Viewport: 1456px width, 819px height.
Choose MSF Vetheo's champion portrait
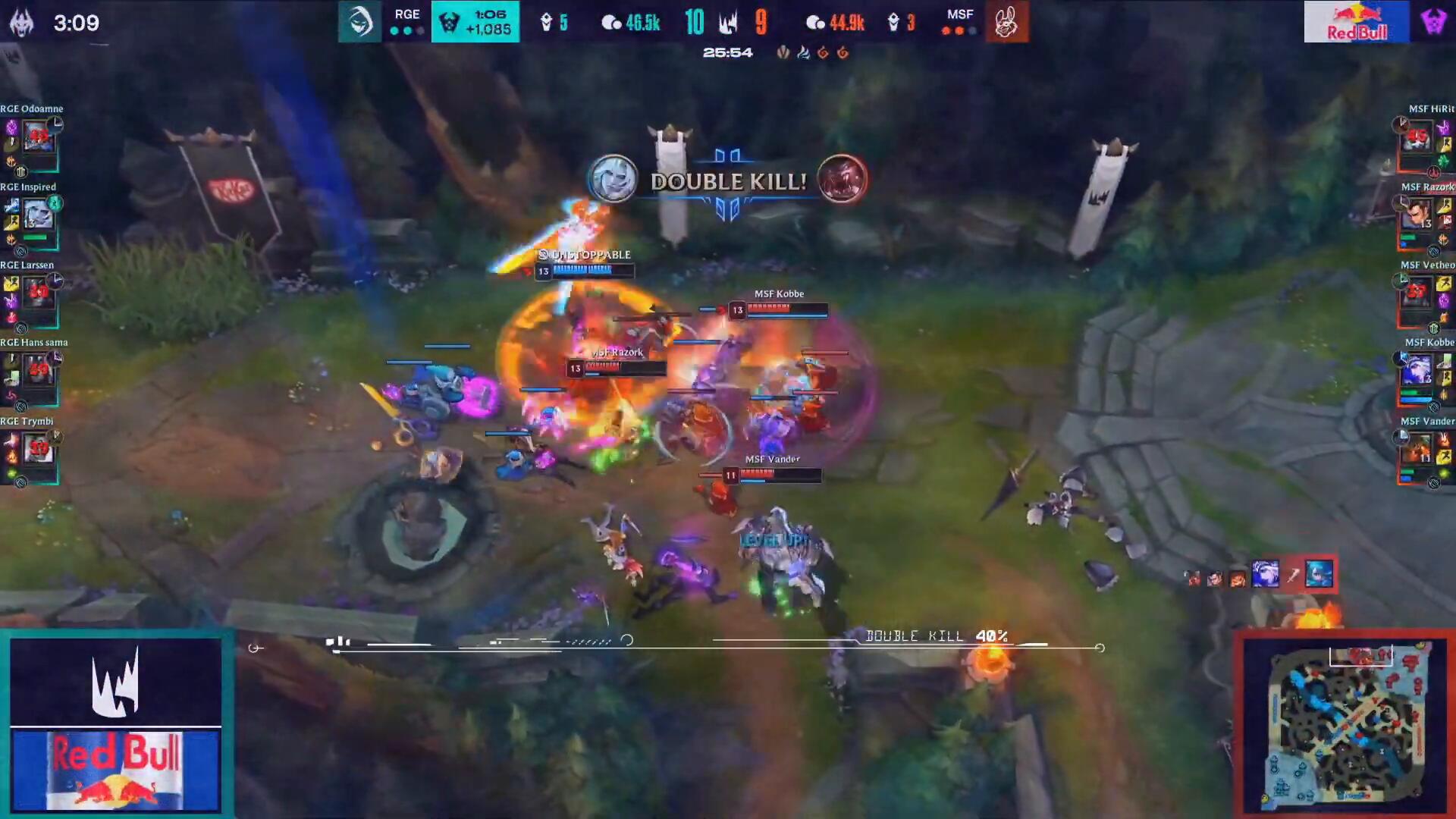pos(1417,293)
